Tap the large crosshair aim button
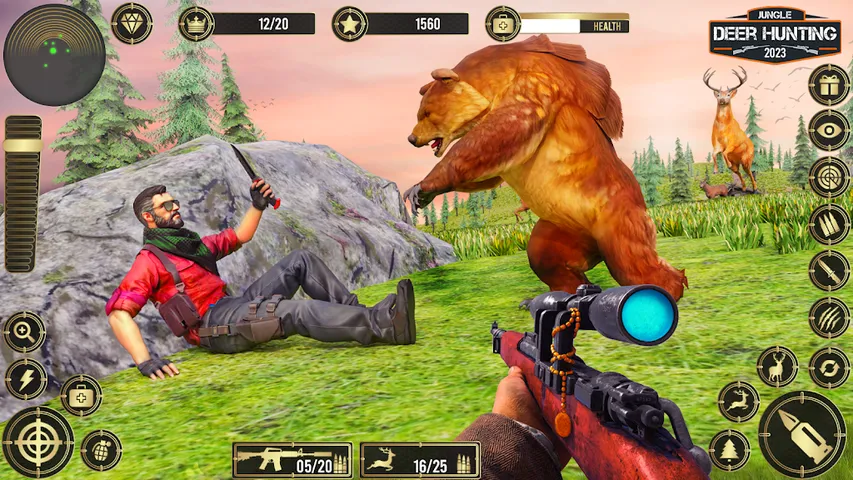Viewport: 853px width, 480px height. tap(38, 441)
